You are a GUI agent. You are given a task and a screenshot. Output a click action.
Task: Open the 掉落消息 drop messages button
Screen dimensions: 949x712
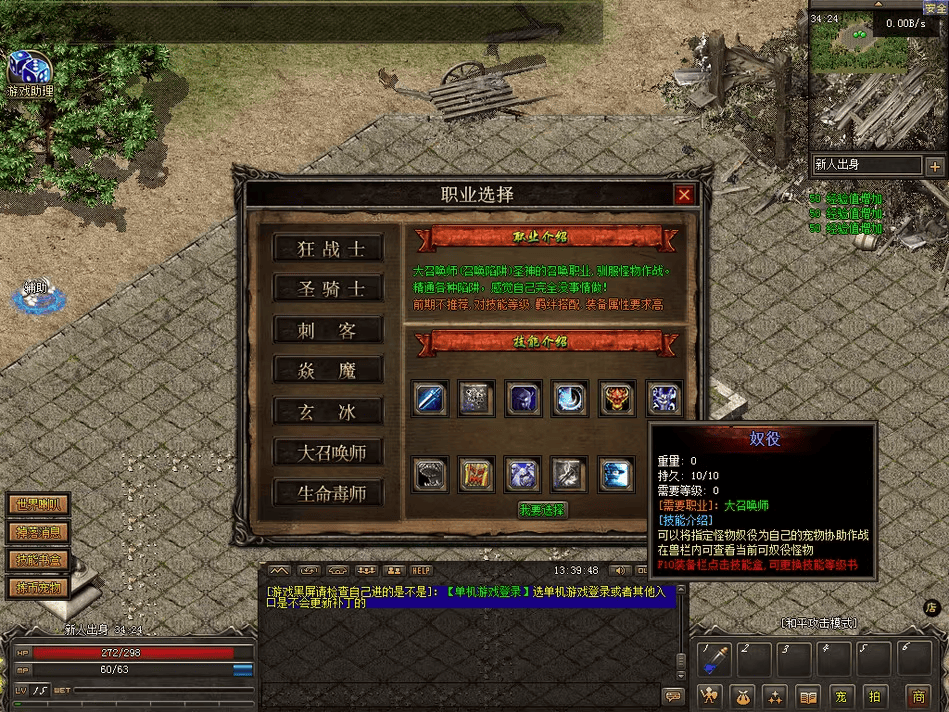[x=38, y=532]
